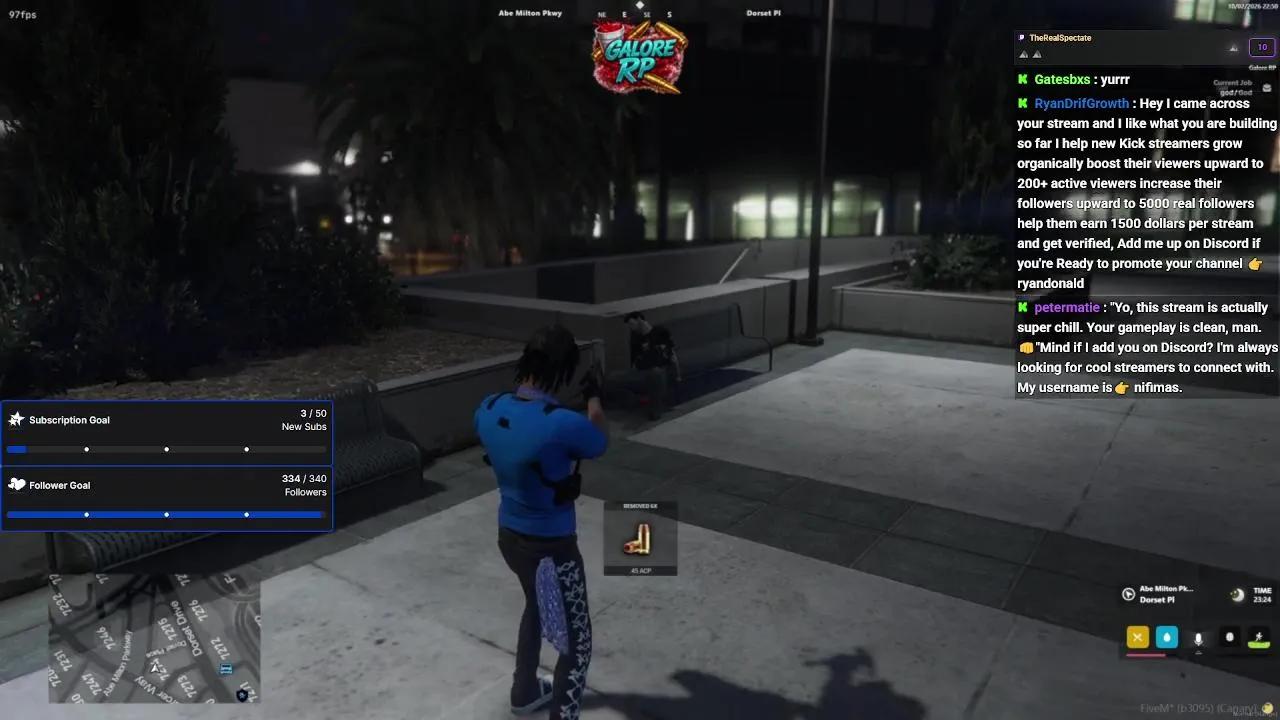Click the Follower Goal progress bar
The width and height of the screenshot is (1280, 720).
[167, 514]
